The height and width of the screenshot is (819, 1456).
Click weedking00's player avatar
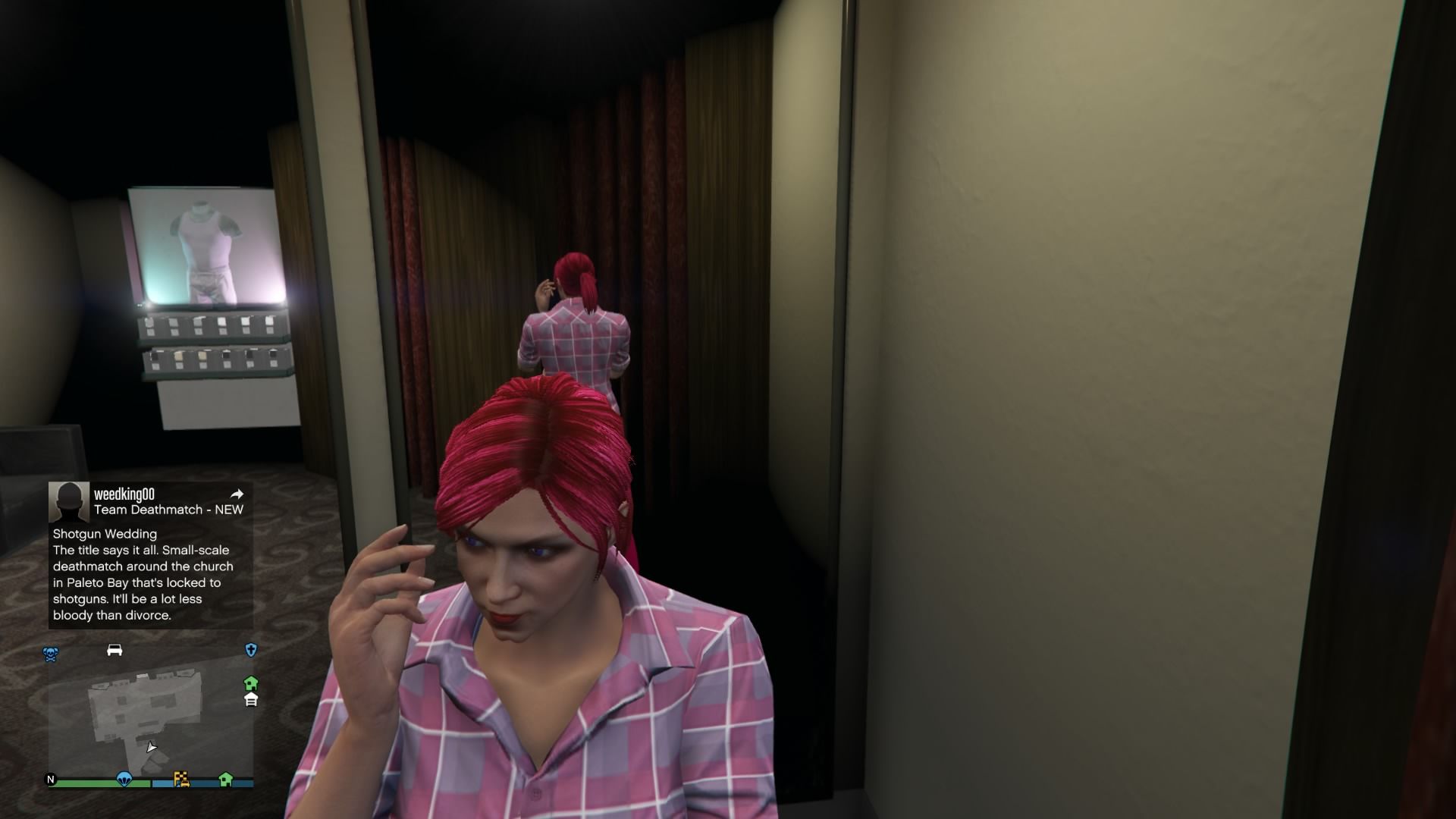68,501
